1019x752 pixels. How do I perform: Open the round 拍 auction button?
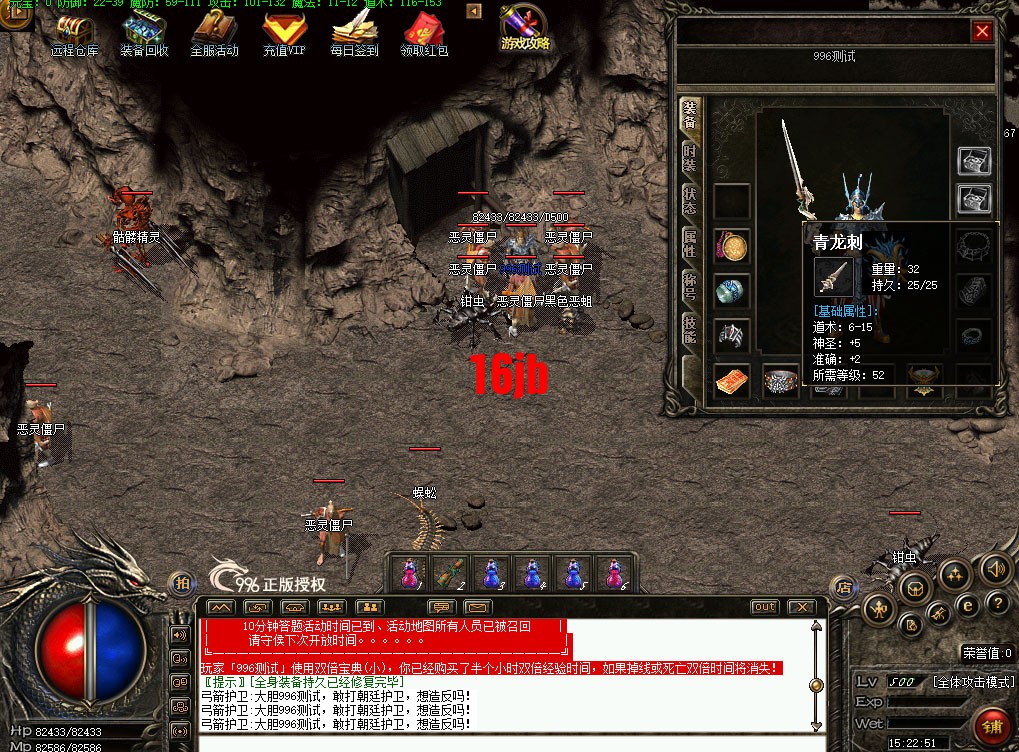[181, 582]
